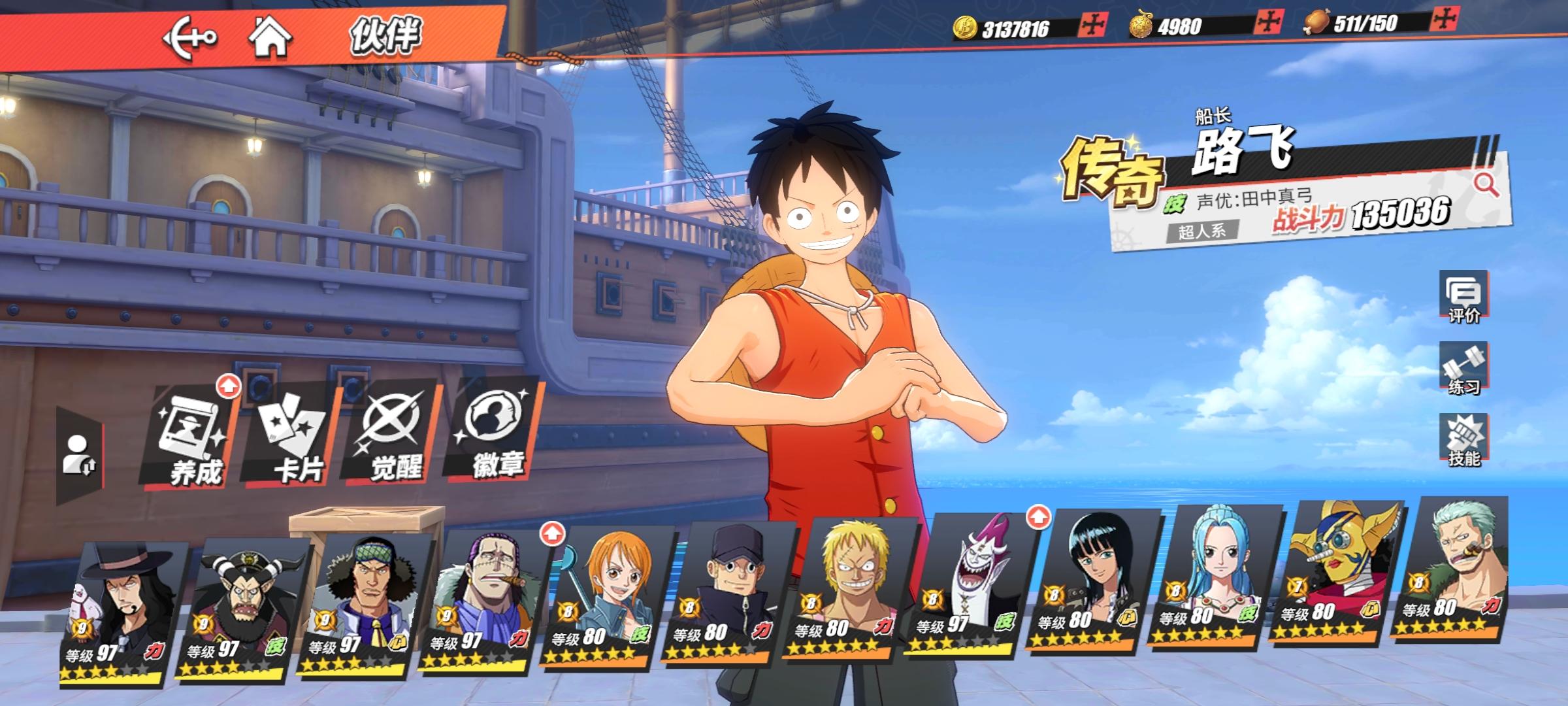Refill meat stamina with the plus button
Viewport: 1568px width, 706px height.
[x=1442, y=20]
